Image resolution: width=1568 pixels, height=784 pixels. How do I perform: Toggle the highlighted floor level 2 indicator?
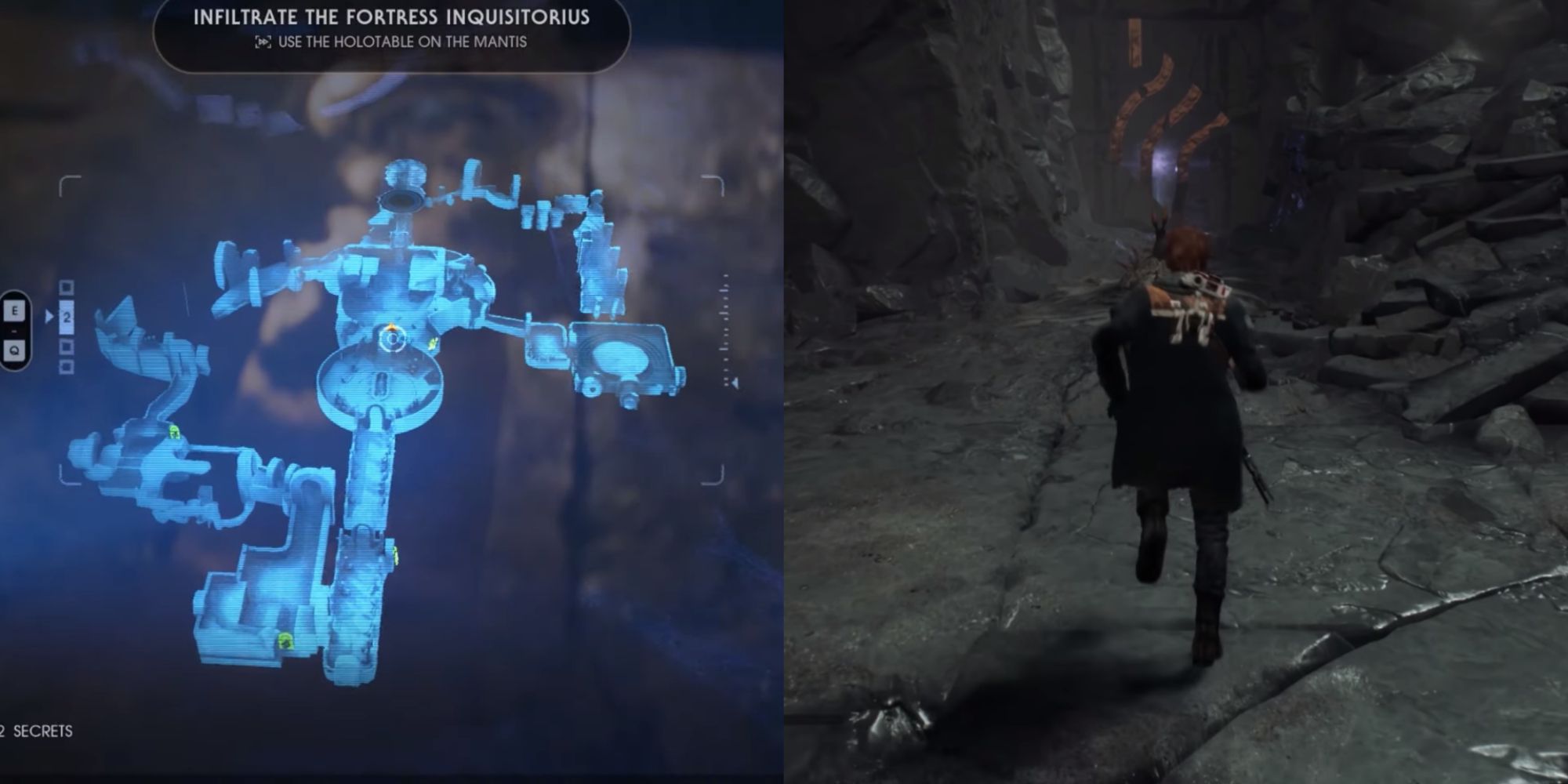pyautogui.click(x=67, y=318)
